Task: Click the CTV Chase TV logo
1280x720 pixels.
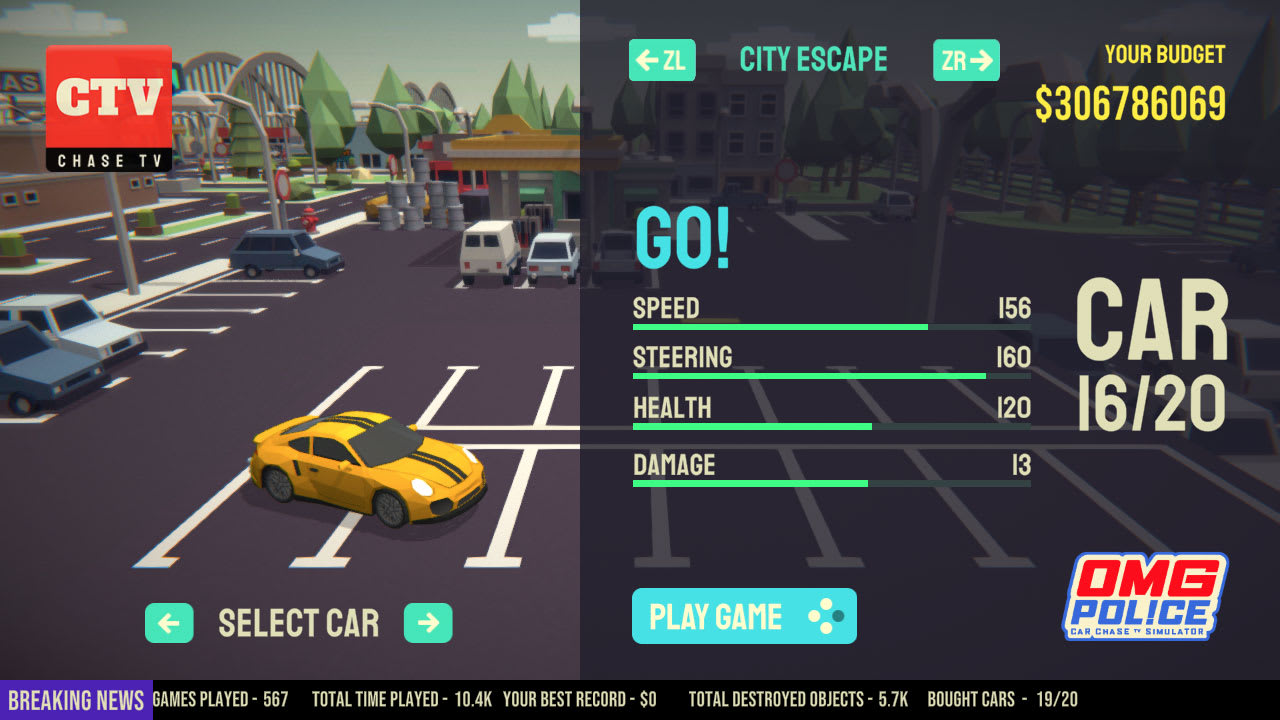Action: [108, 105]
